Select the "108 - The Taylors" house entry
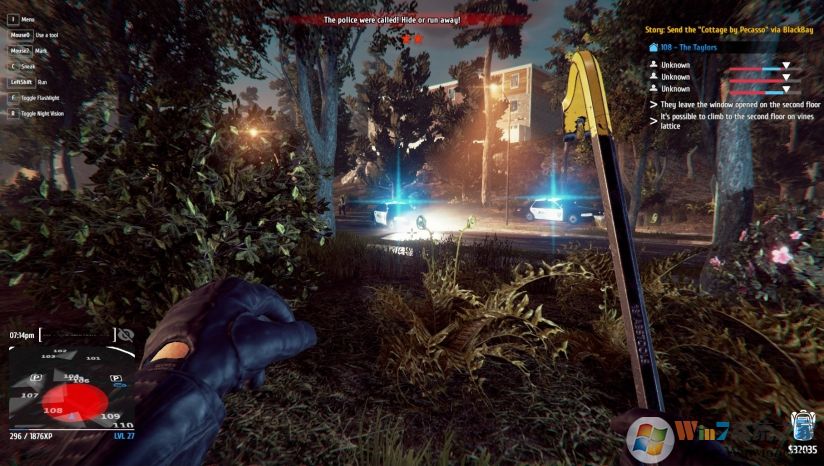 pos(688,47)
